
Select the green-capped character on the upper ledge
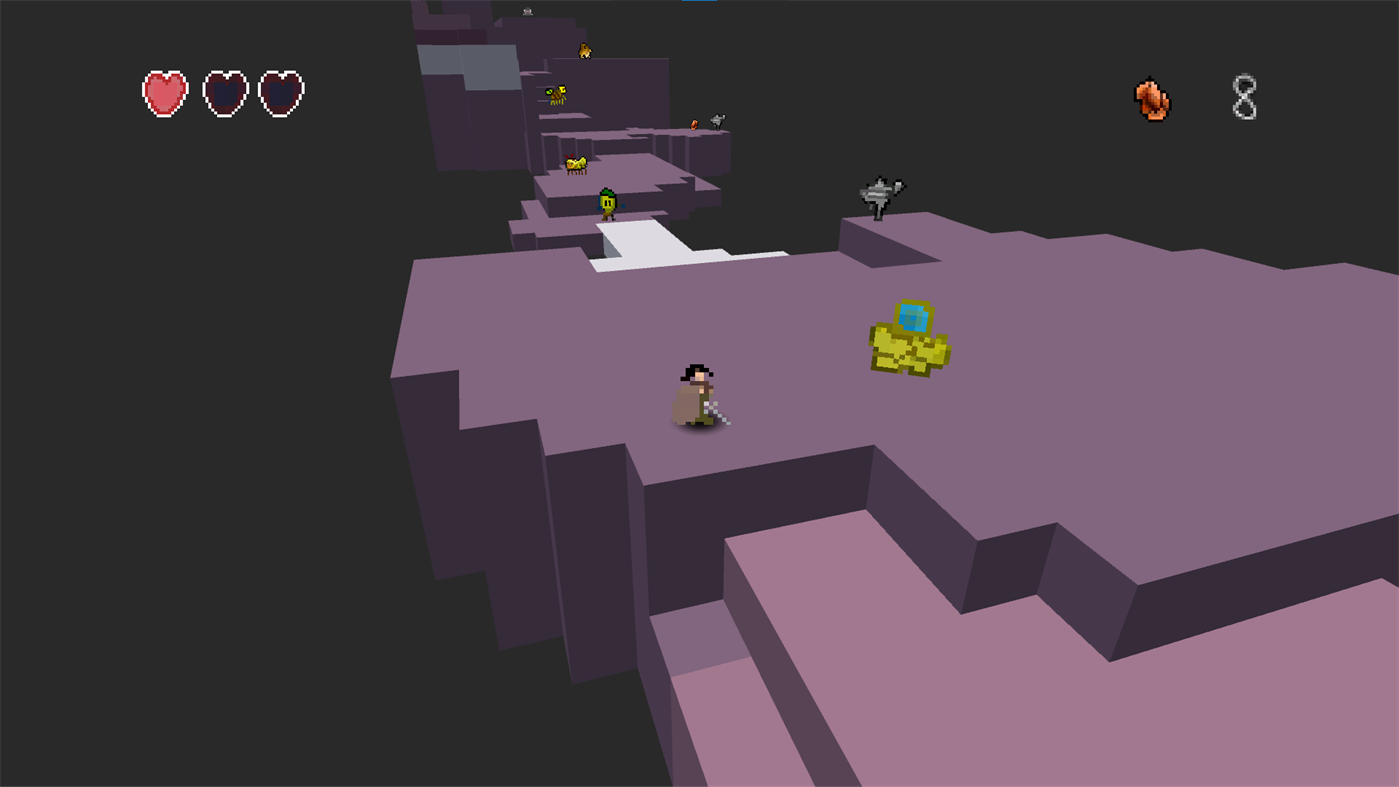tap(607, 203)
